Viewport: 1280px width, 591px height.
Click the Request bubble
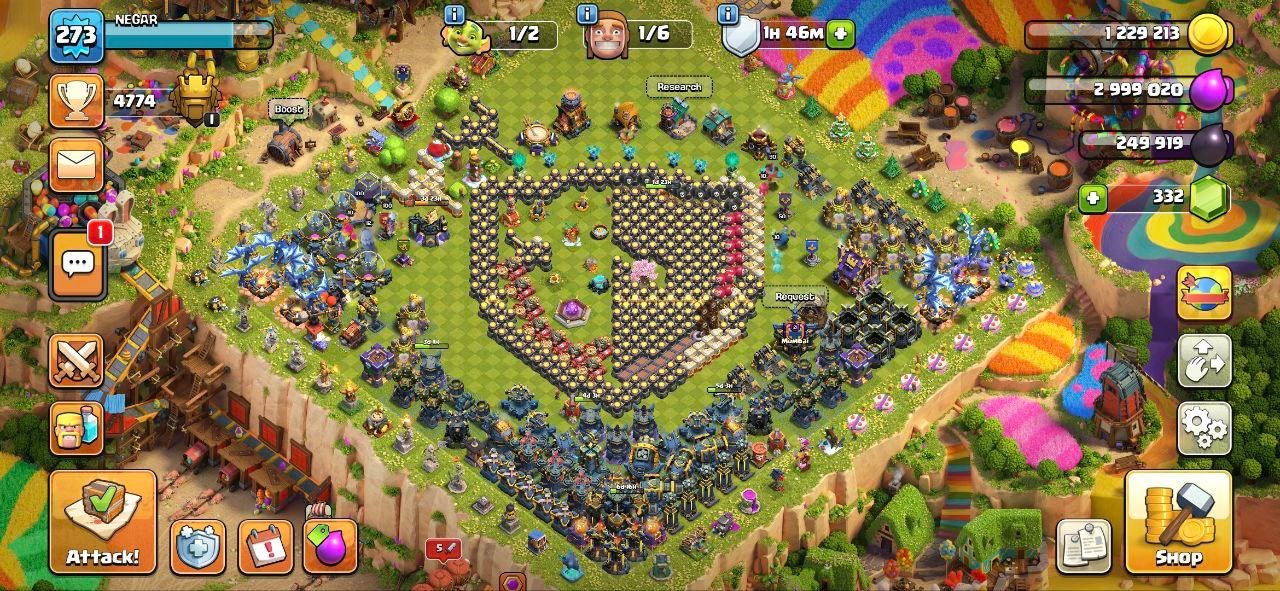(795, 297)
